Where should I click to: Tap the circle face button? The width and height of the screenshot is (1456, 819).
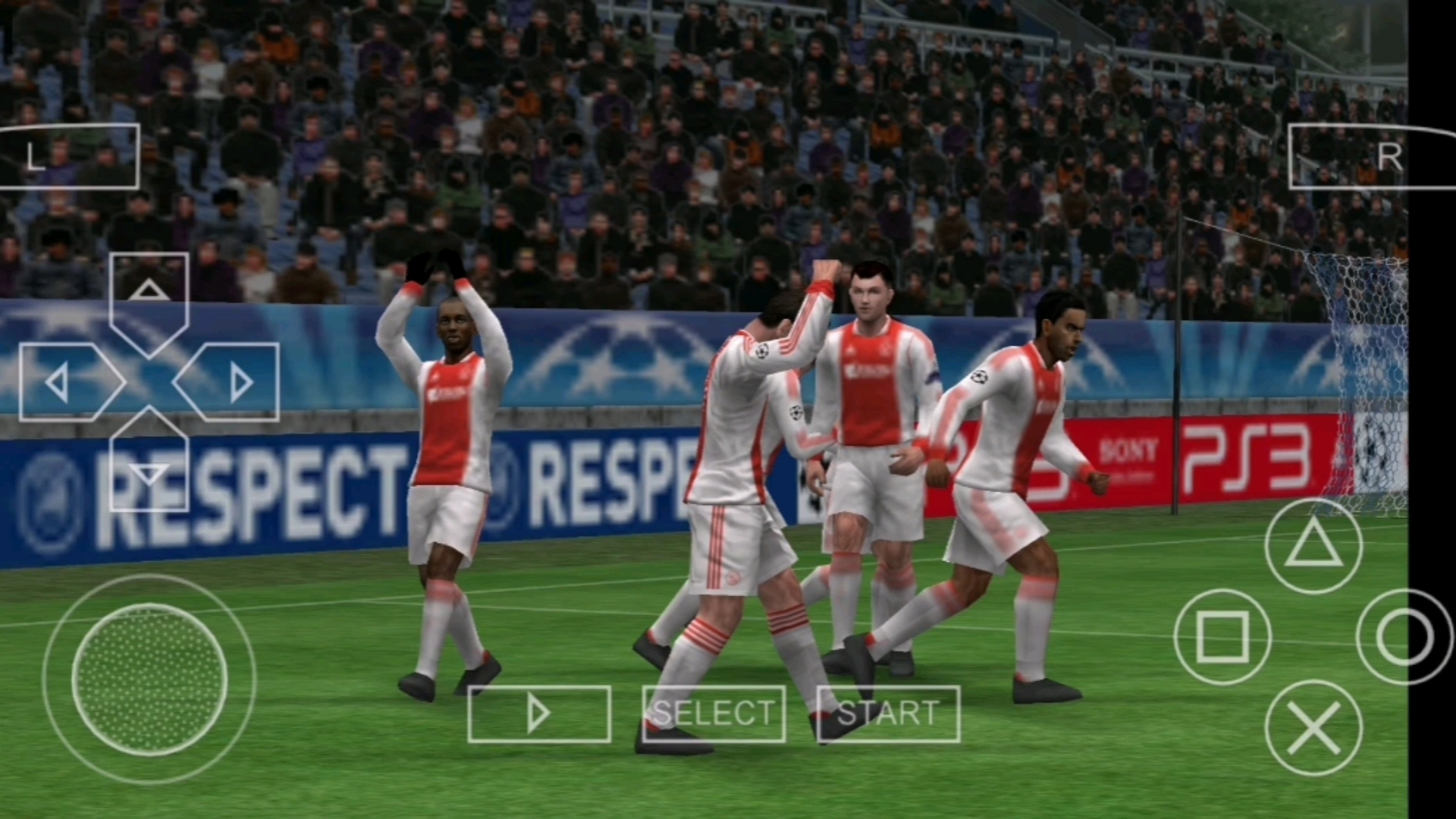tap(1403, 637)
